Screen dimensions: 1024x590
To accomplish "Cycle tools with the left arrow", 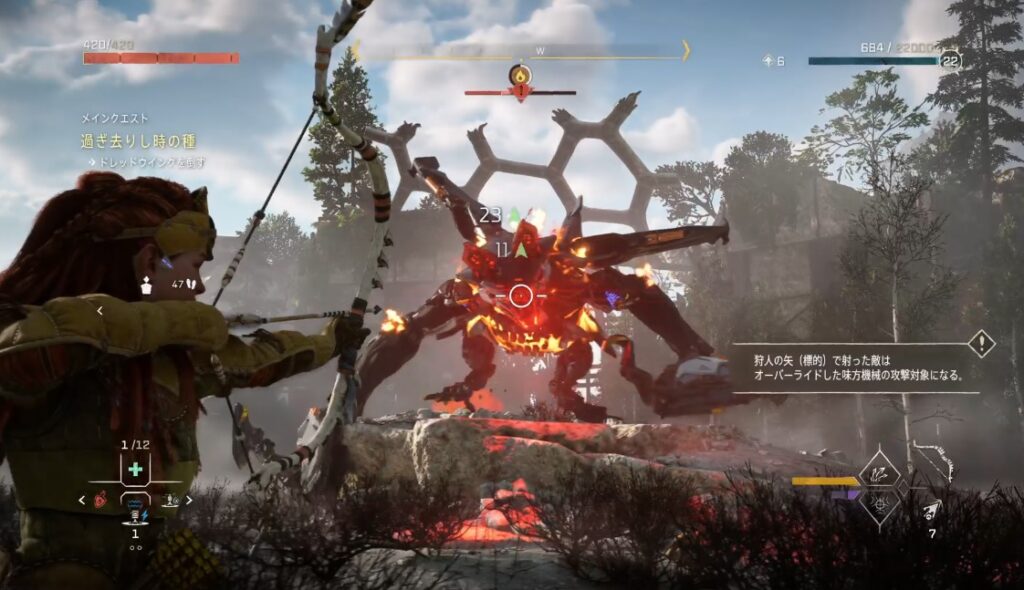I will pos(82,499).
